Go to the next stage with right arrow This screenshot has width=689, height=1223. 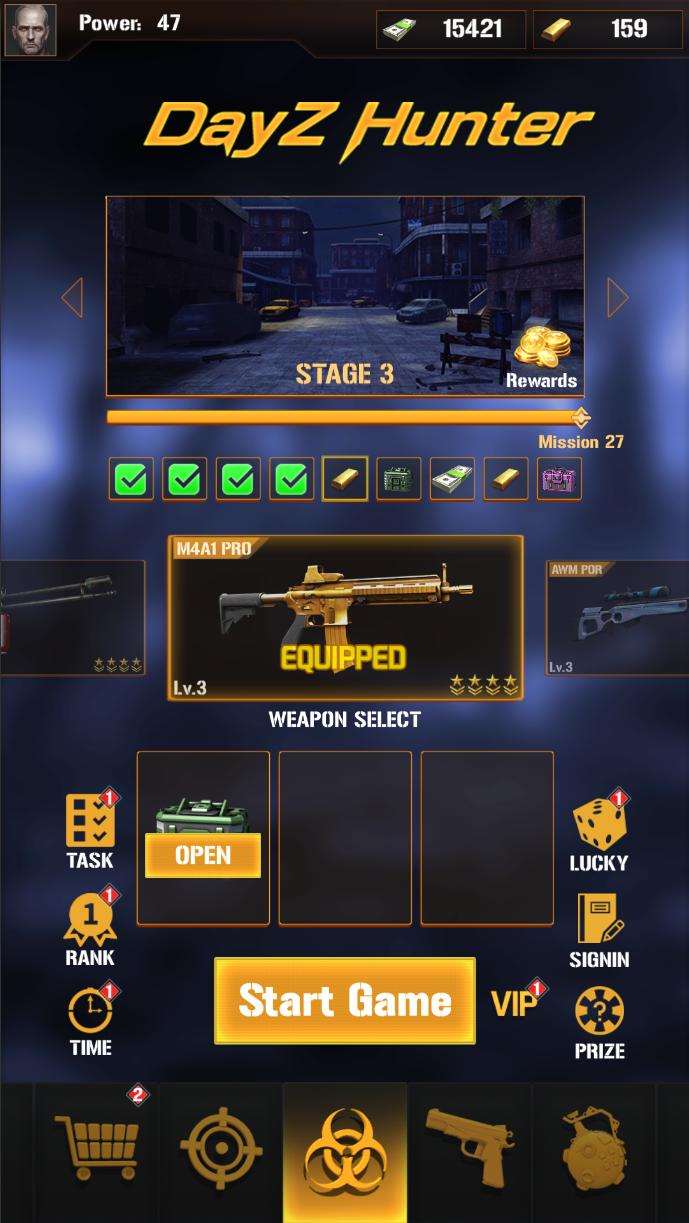617,297
